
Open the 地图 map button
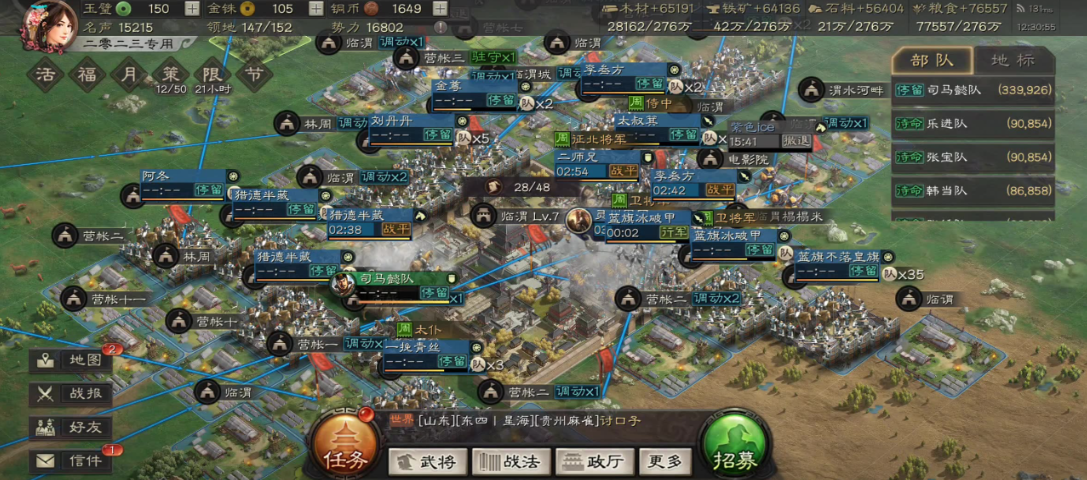pos(72,361)
